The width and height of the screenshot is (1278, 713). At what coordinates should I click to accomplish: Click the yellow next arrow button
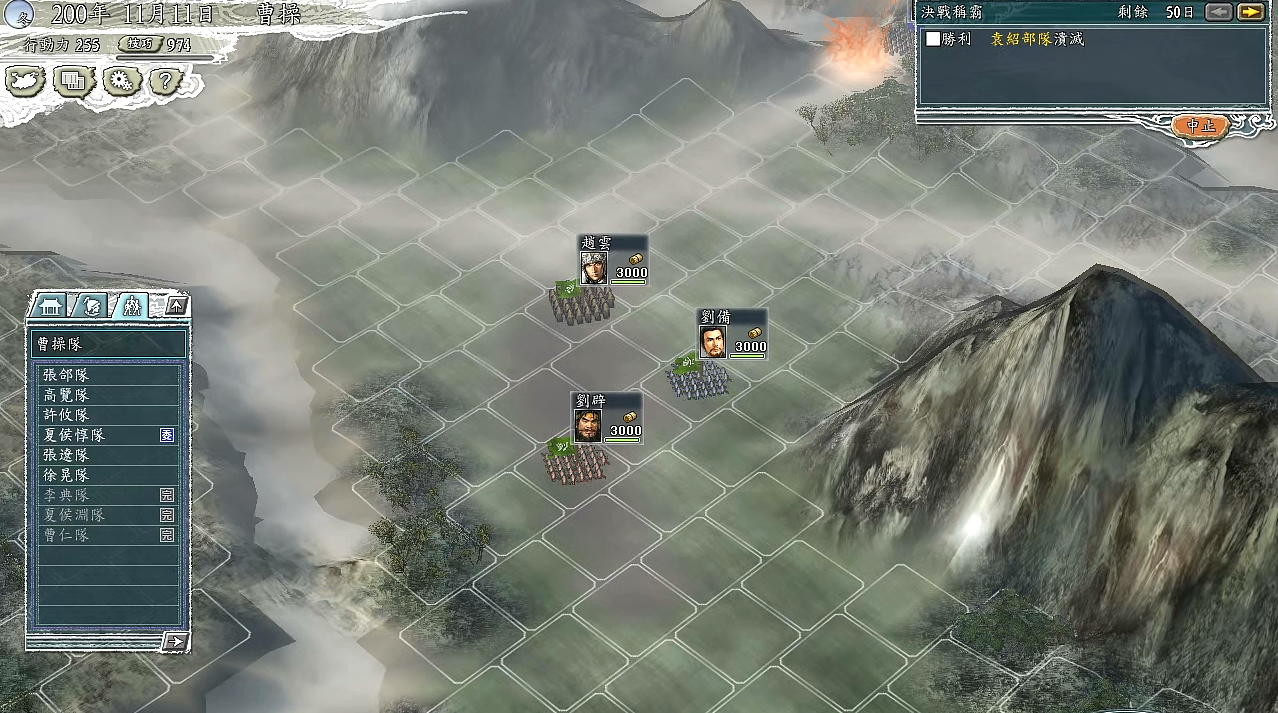[1250, 12]
